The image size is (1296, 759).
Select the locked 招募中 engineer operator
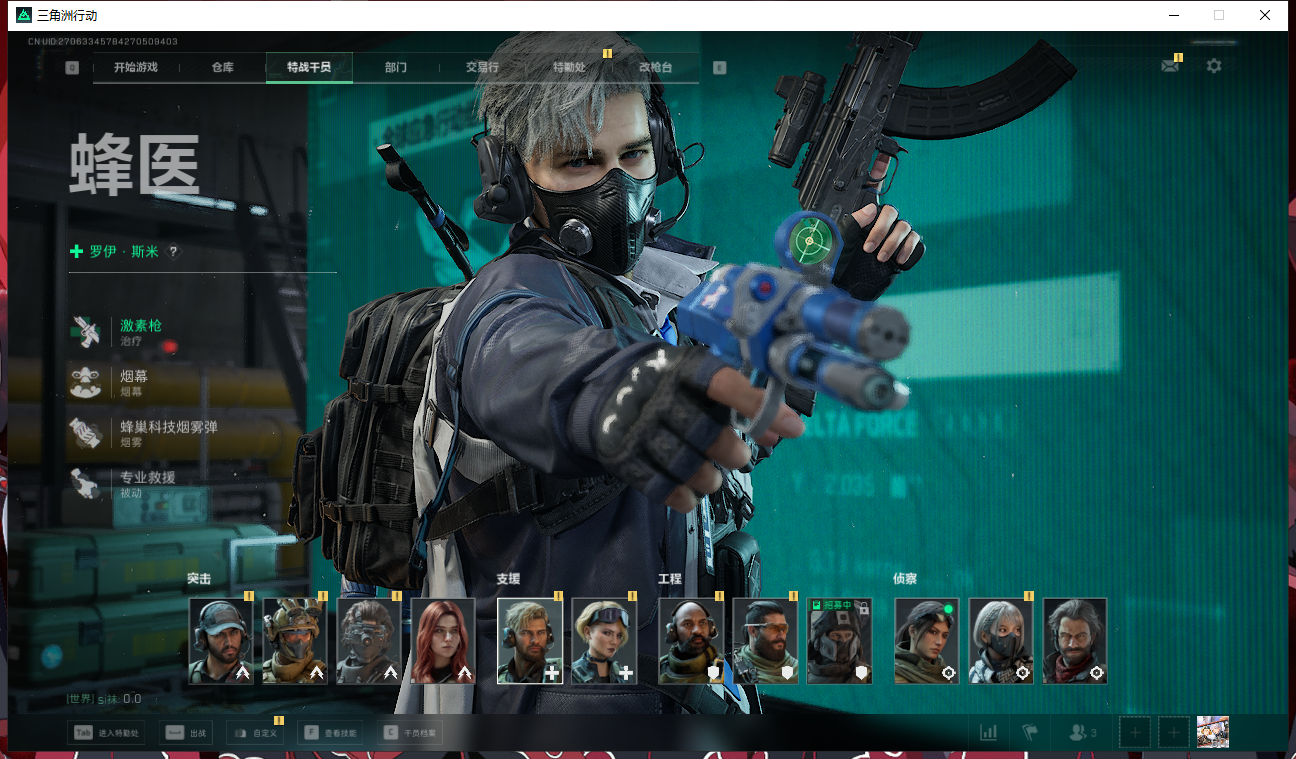coord(839,641)
